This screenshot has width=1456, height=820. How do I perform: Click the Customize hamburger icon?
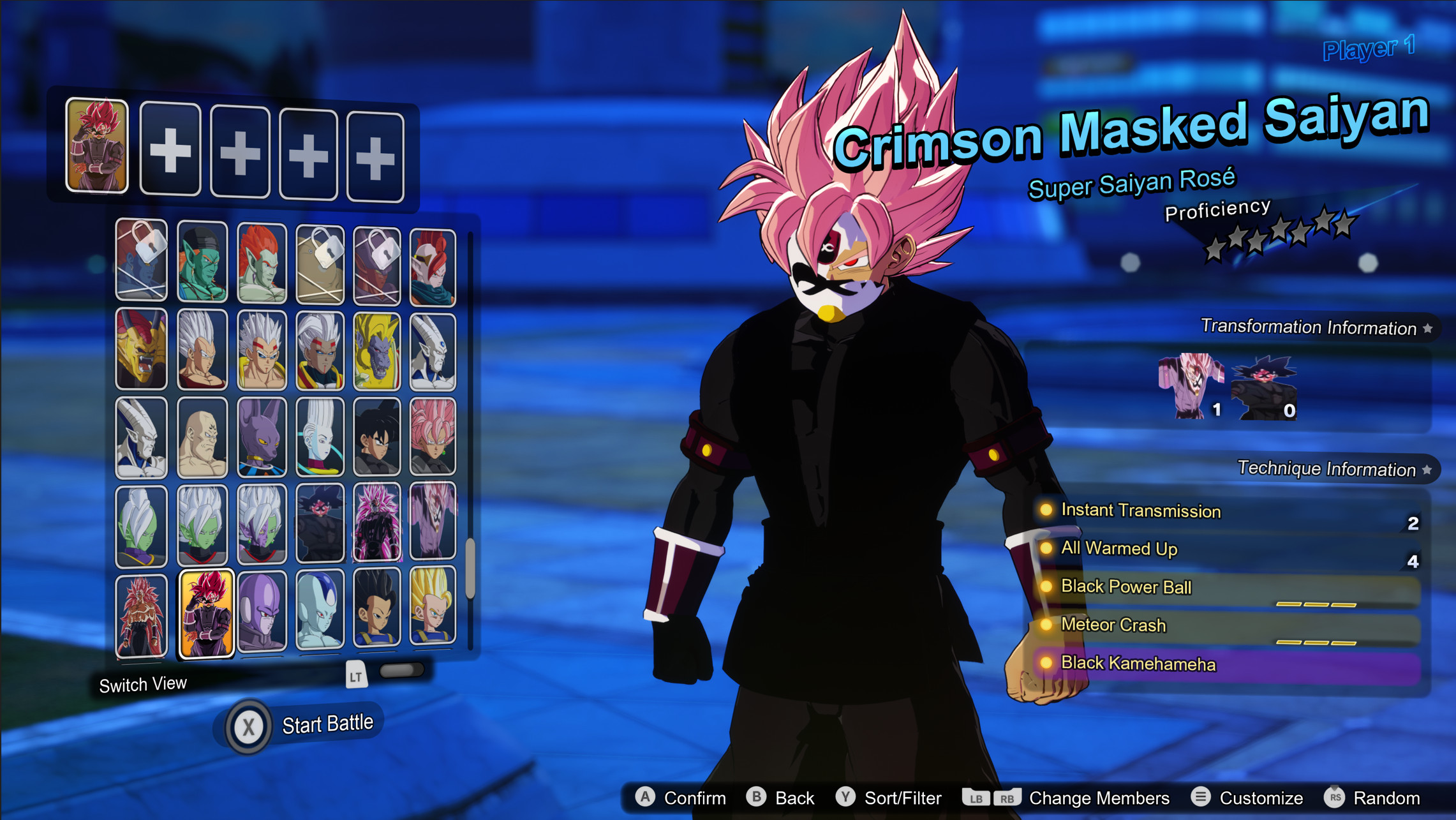[x=1200, y=796]
